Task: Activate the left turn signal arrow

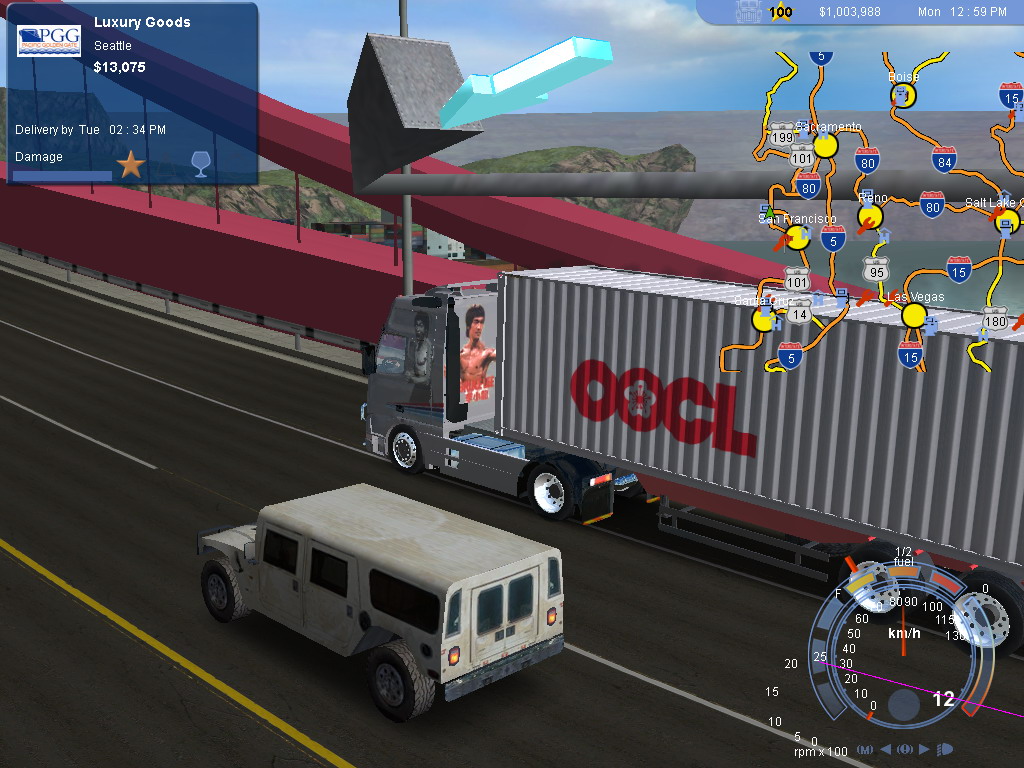Action: [x=886, y=749]
